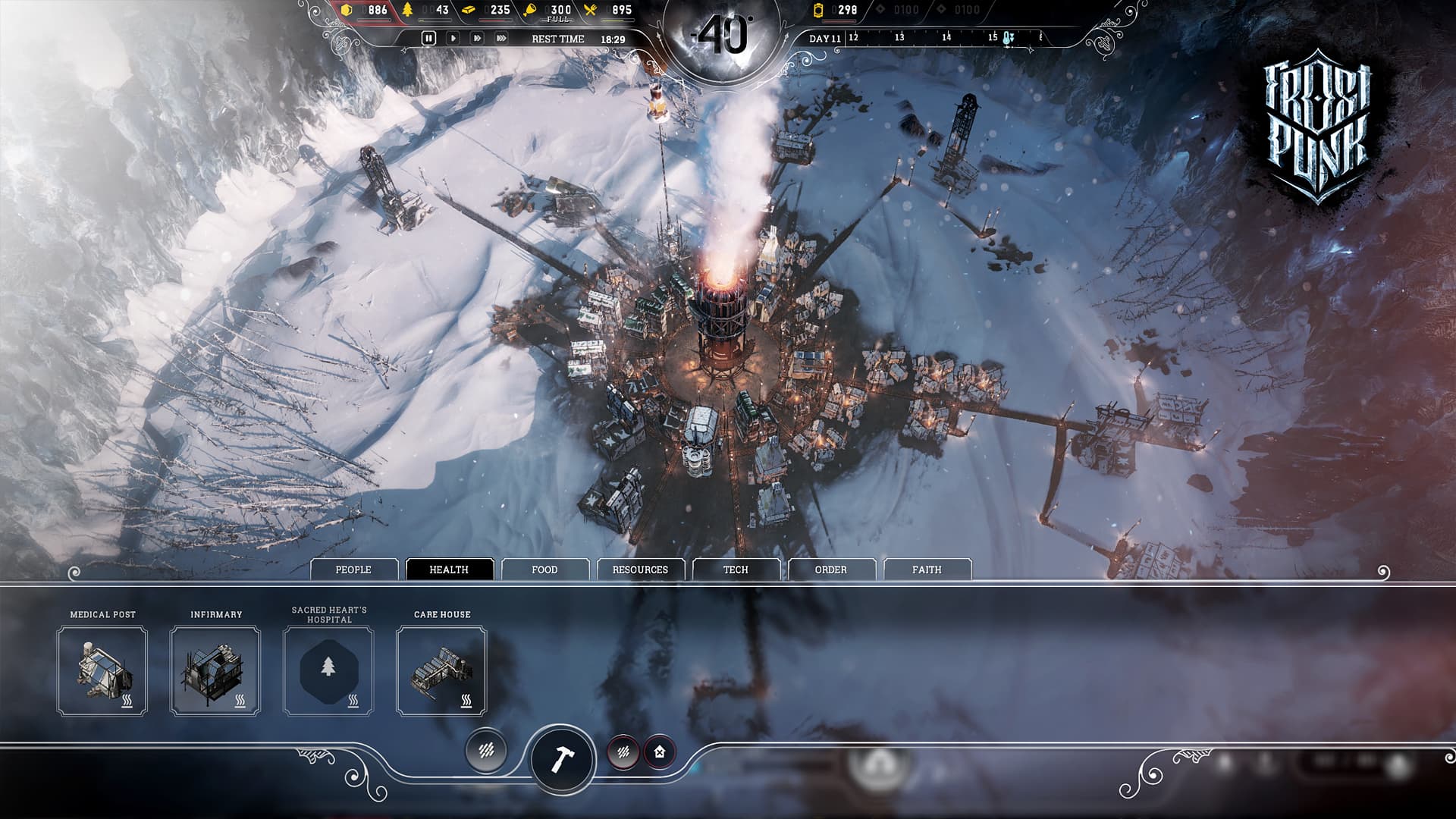Select the Infirmary thumbnail
Image resolution: width=1456 pixels, height=819 pixels.
coord(216,672)
